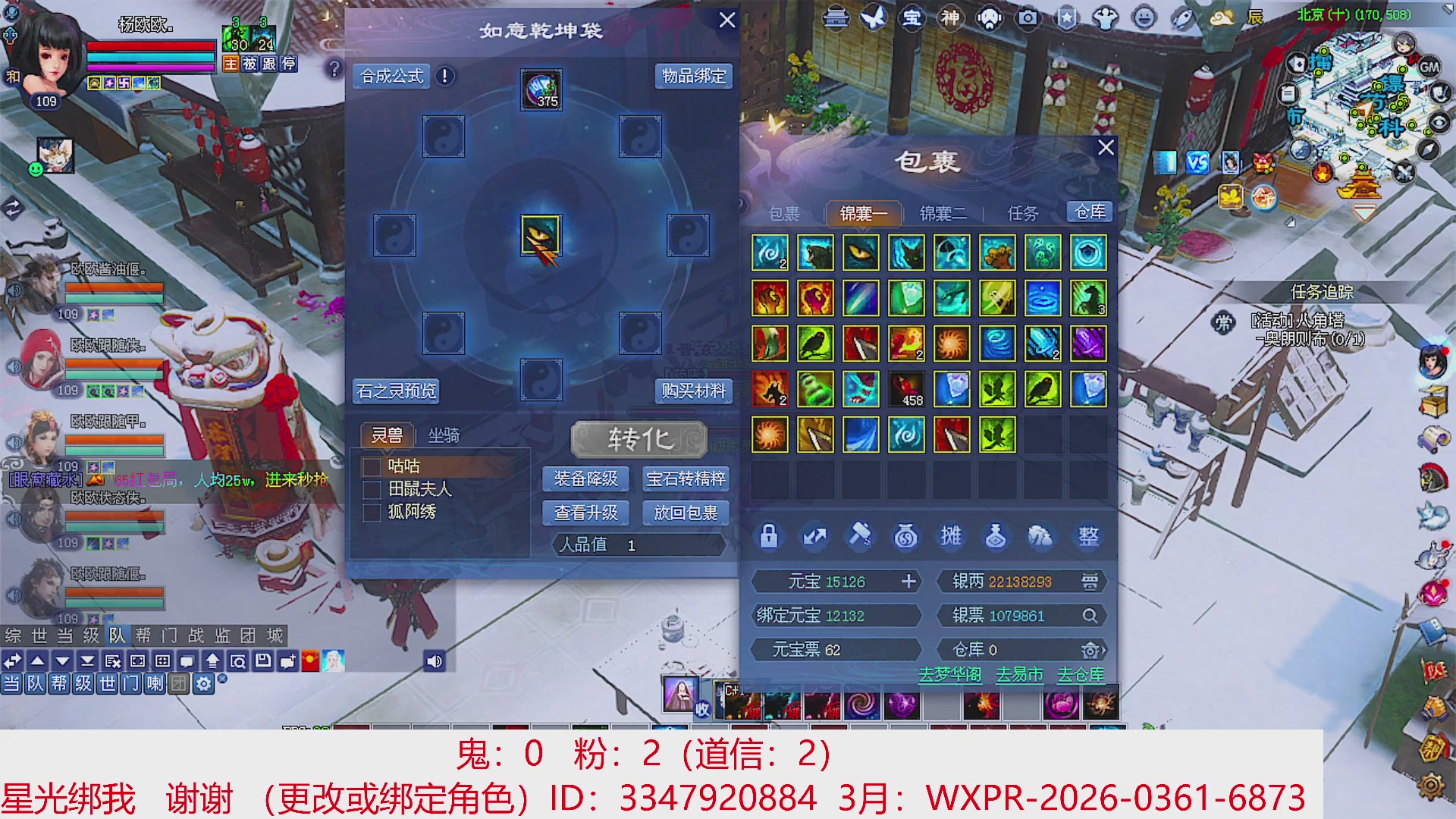Select the lock icon in the package panel

point(768,536)
